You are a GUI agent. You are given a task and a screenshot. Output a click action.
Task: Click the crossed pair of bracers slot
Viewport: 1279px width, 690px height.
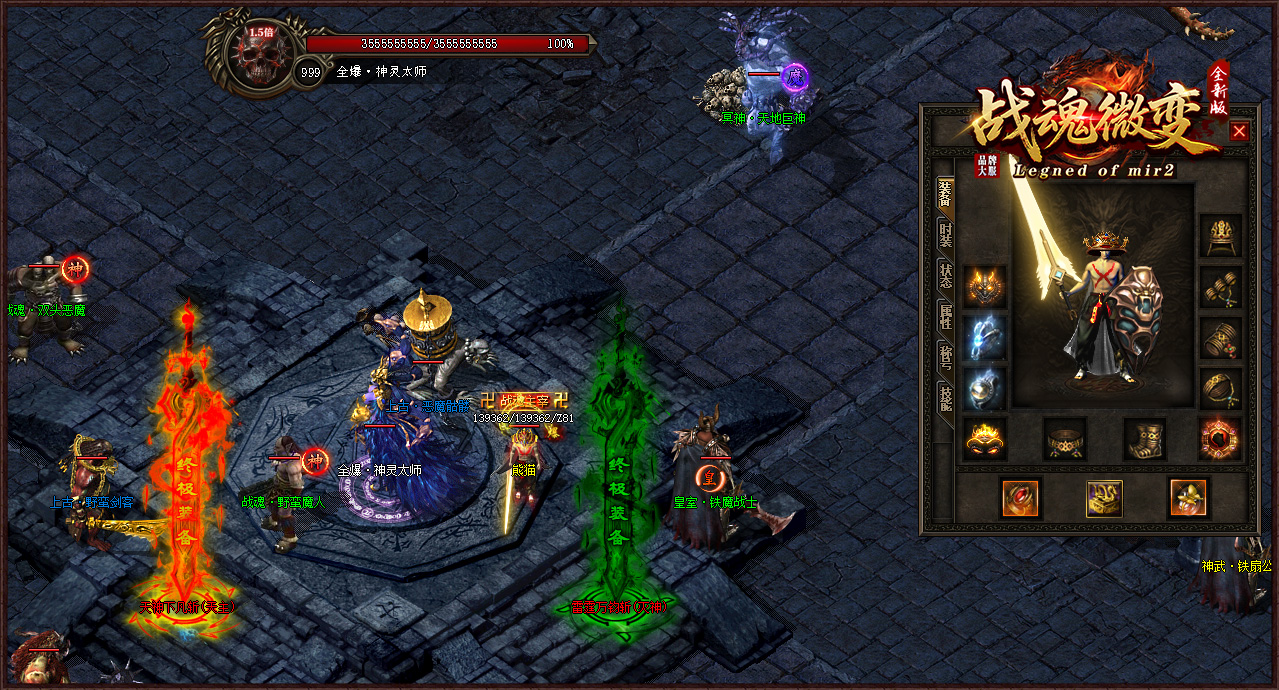pos(1220,286)
